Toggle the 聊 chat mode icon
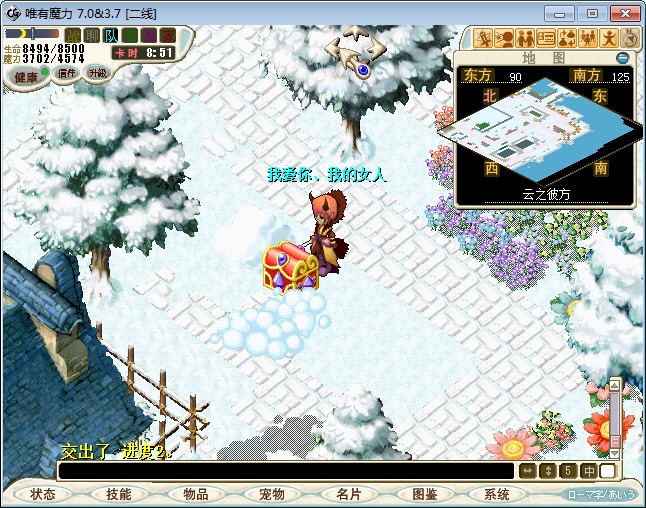 coord(92,36)
